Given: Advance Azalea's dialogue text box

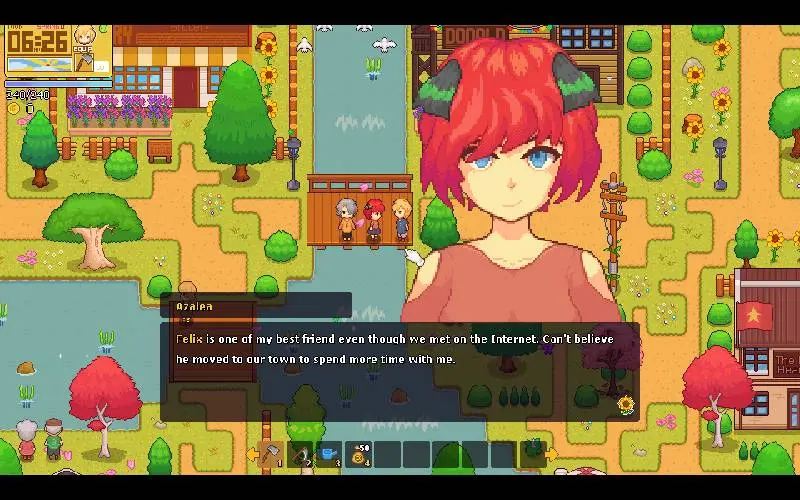Looking at the screenshot, I should pos(400,371).
